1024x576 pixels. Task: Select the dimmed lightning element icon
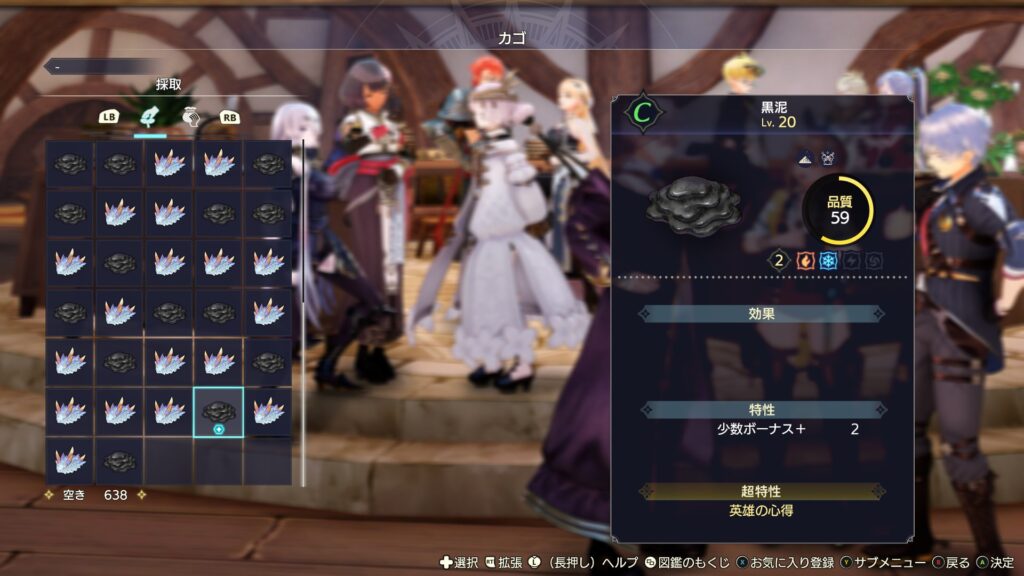coord(851,260)
